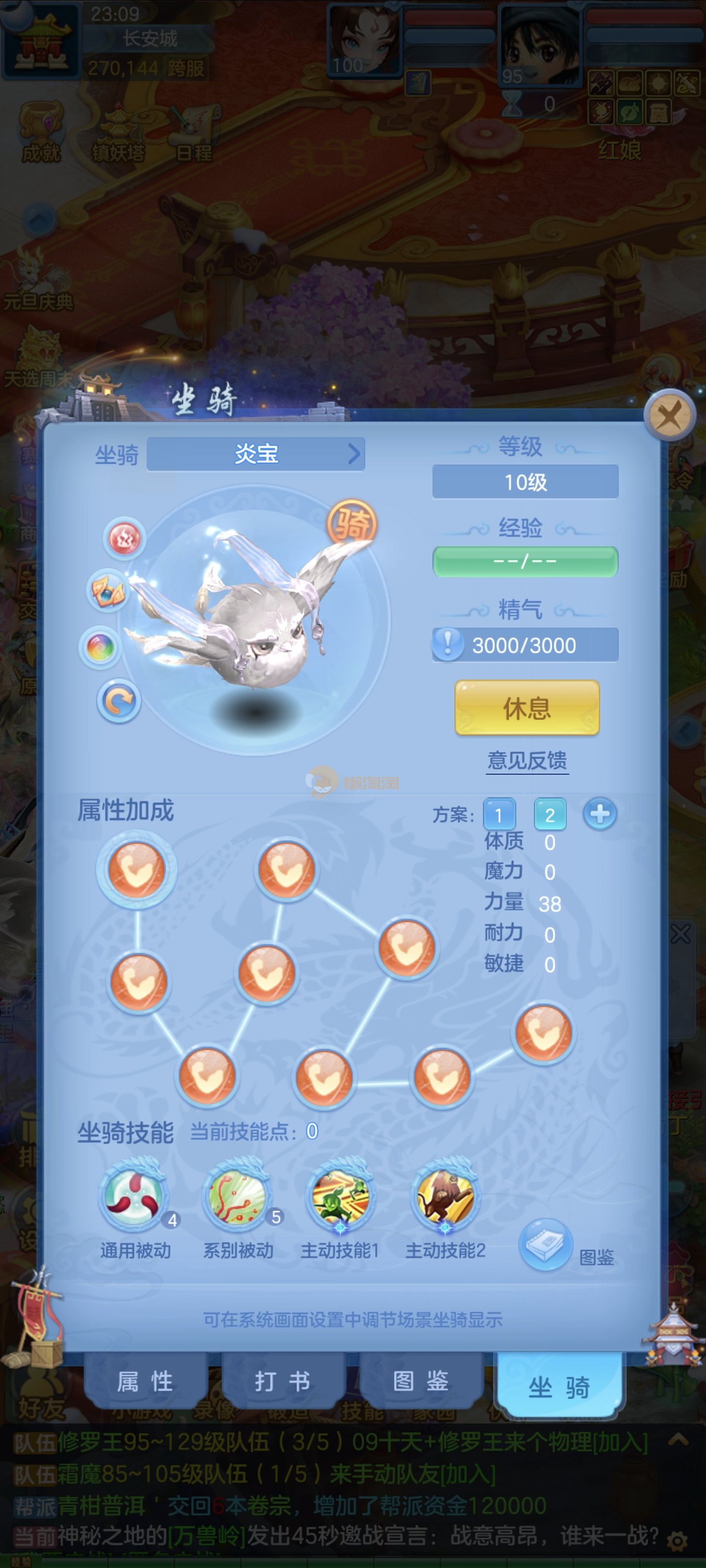Select attribute plan 1
Viewport: 706px width, 1568px height.
pyautogui.click(x=499, y=814)
